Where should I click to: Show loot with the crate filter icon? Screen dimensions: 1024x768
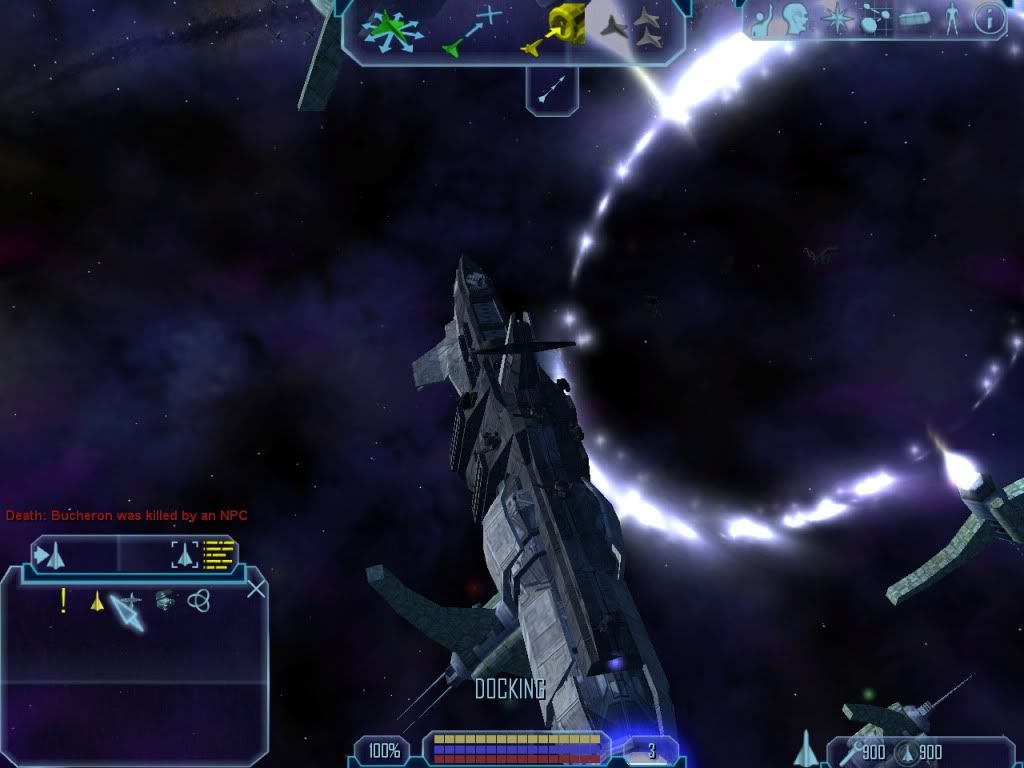point(165,600)
